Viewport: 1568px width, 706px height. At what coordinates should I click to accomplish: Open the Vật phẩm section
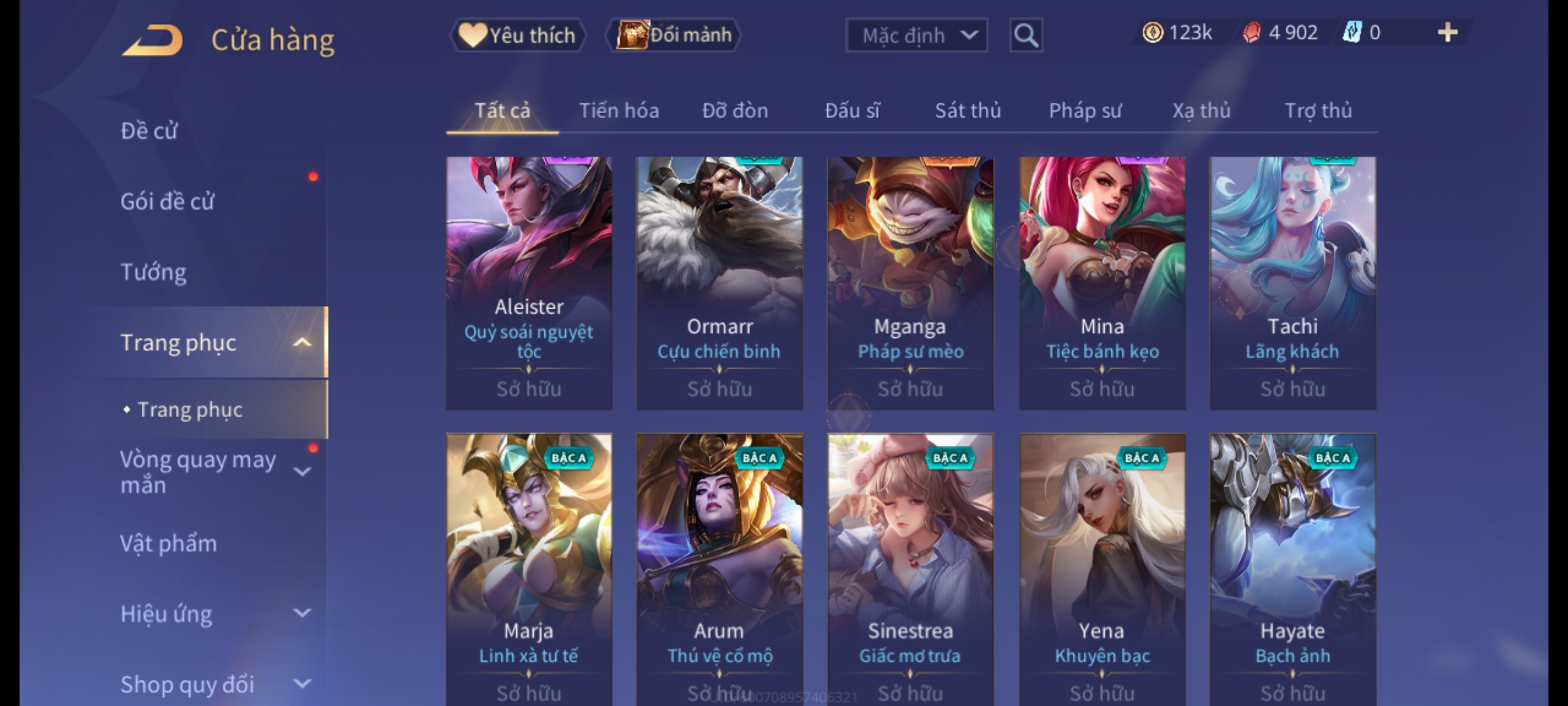(x=169, y=544)
